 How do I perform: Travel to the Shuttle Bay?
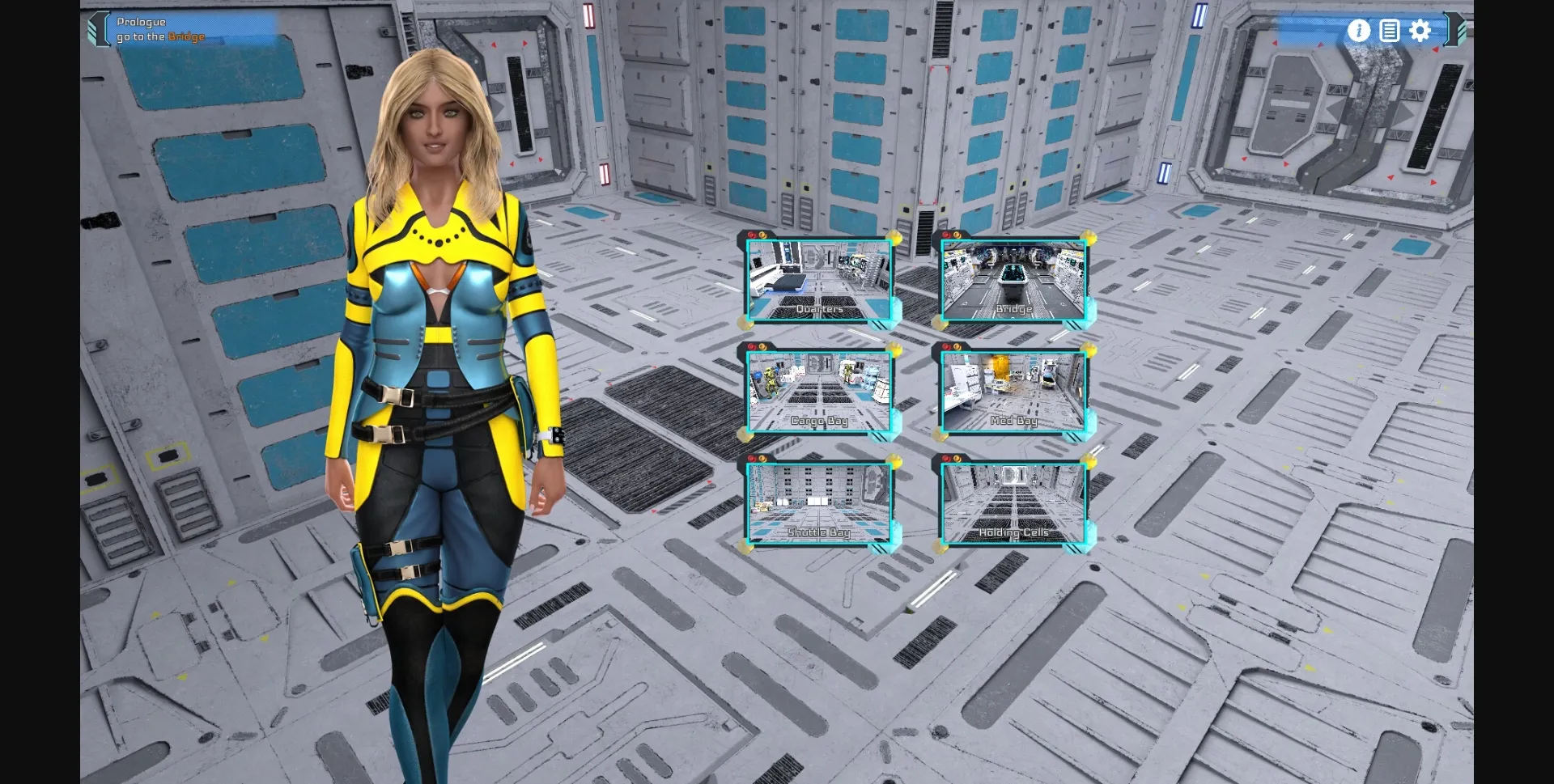click(x=820, y=503)
